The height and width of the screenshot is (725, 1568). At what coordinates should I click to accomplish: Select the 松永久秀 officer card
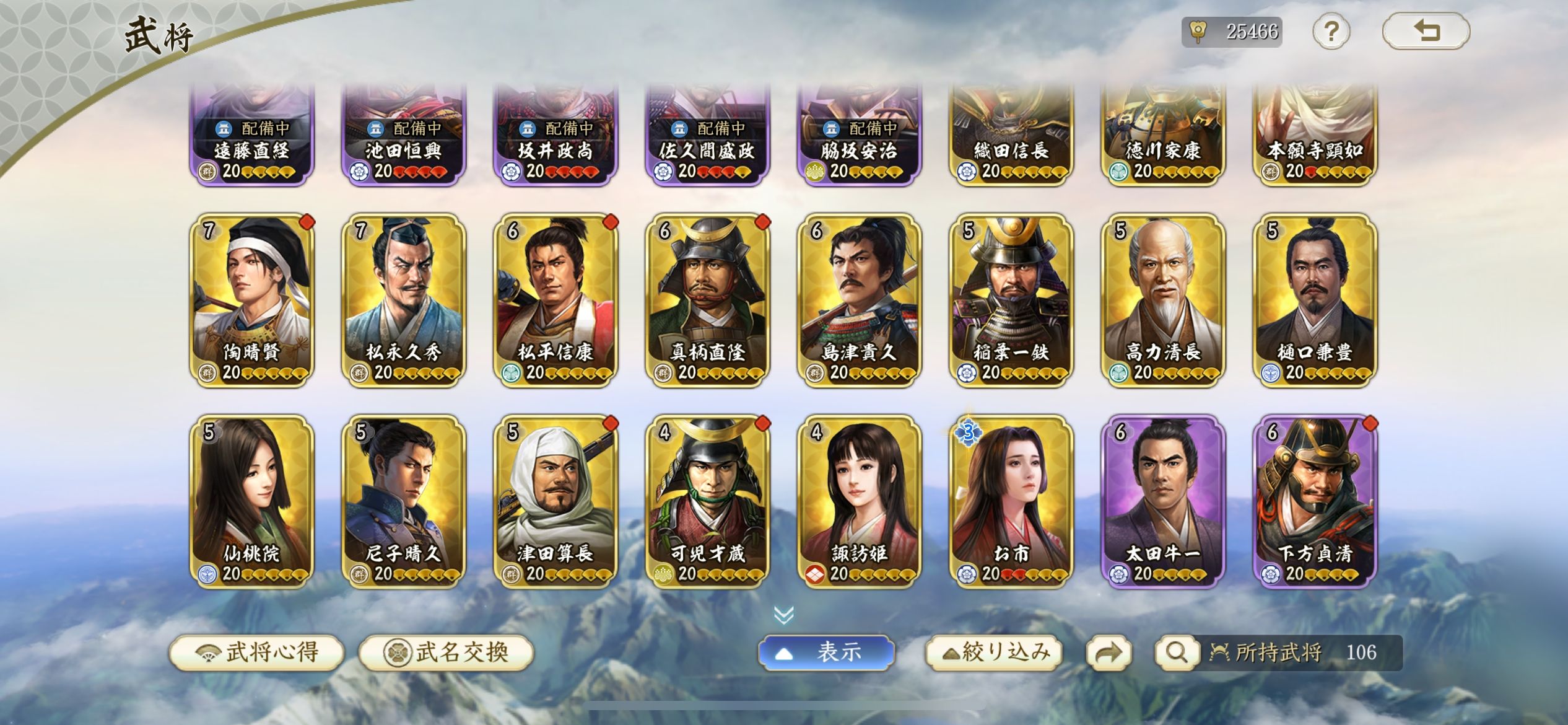[x=404, y=301]
